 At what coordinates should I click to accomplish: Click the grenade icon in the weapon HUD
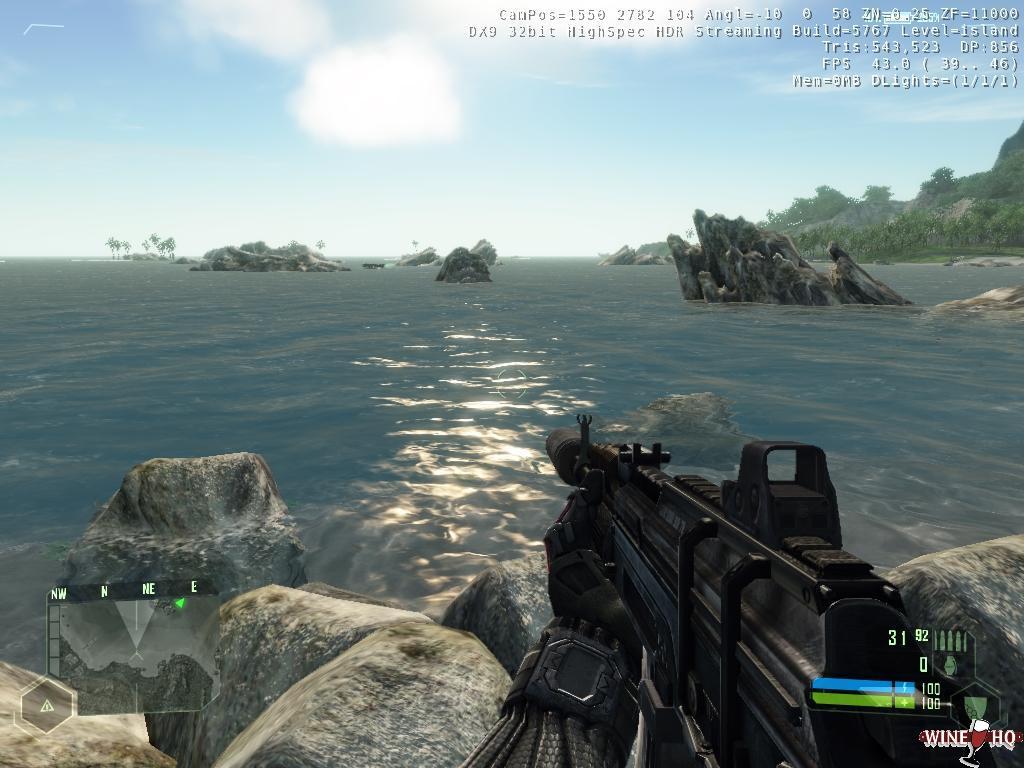(950, 664)
